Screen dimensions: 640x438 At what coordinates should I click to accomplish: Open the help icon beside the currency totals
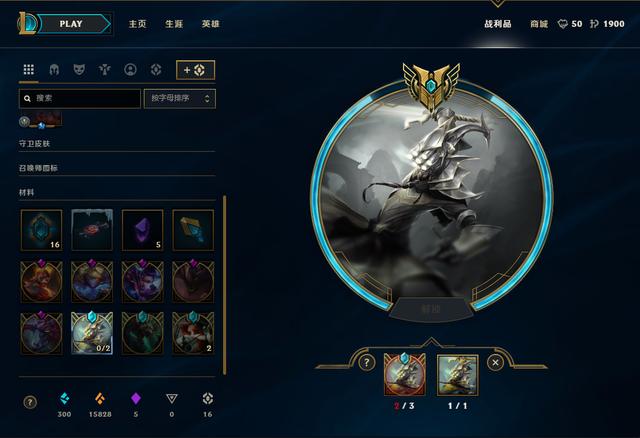(x=30, y=402)
